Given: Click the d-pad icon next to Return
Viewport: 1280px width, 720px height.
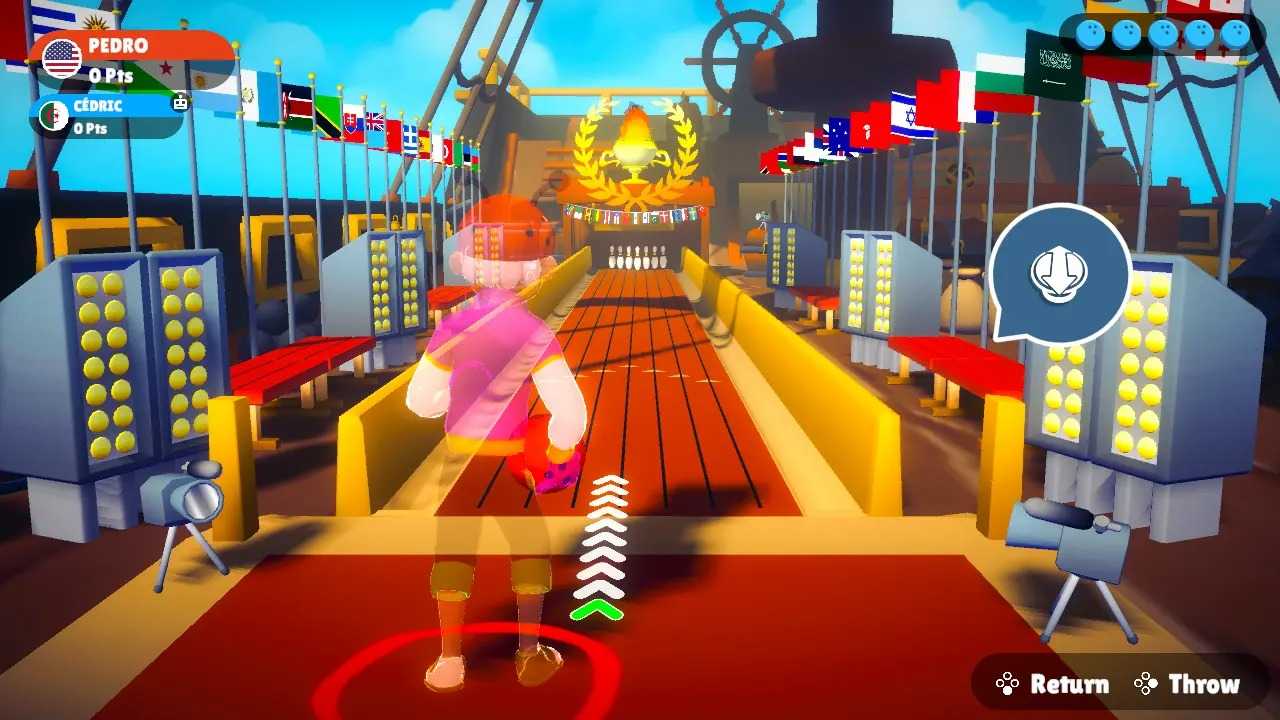Looking at the screenshot, I should 1007,683.
